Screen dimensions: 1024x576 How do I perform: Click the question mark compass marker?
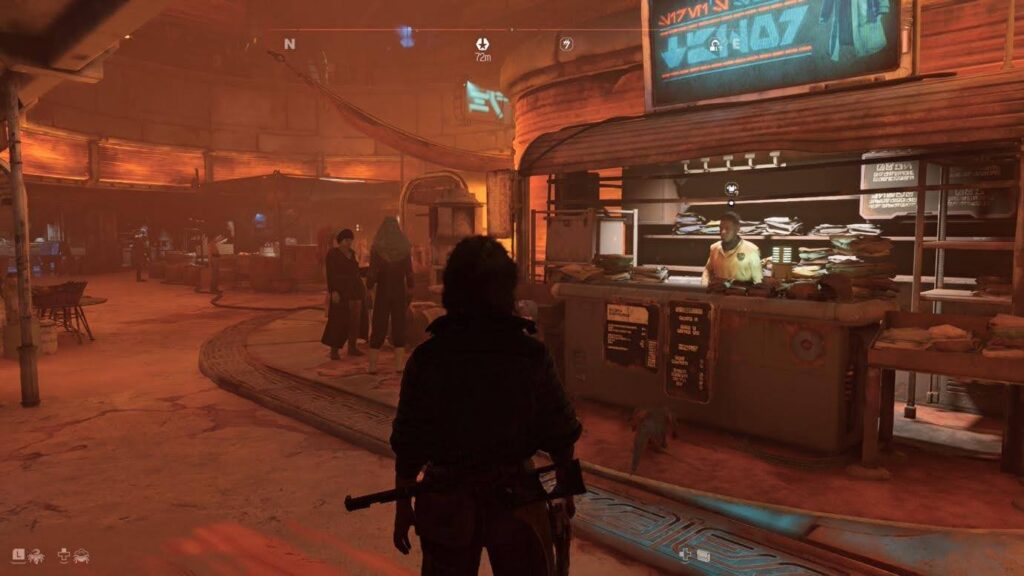coord(566,43)
